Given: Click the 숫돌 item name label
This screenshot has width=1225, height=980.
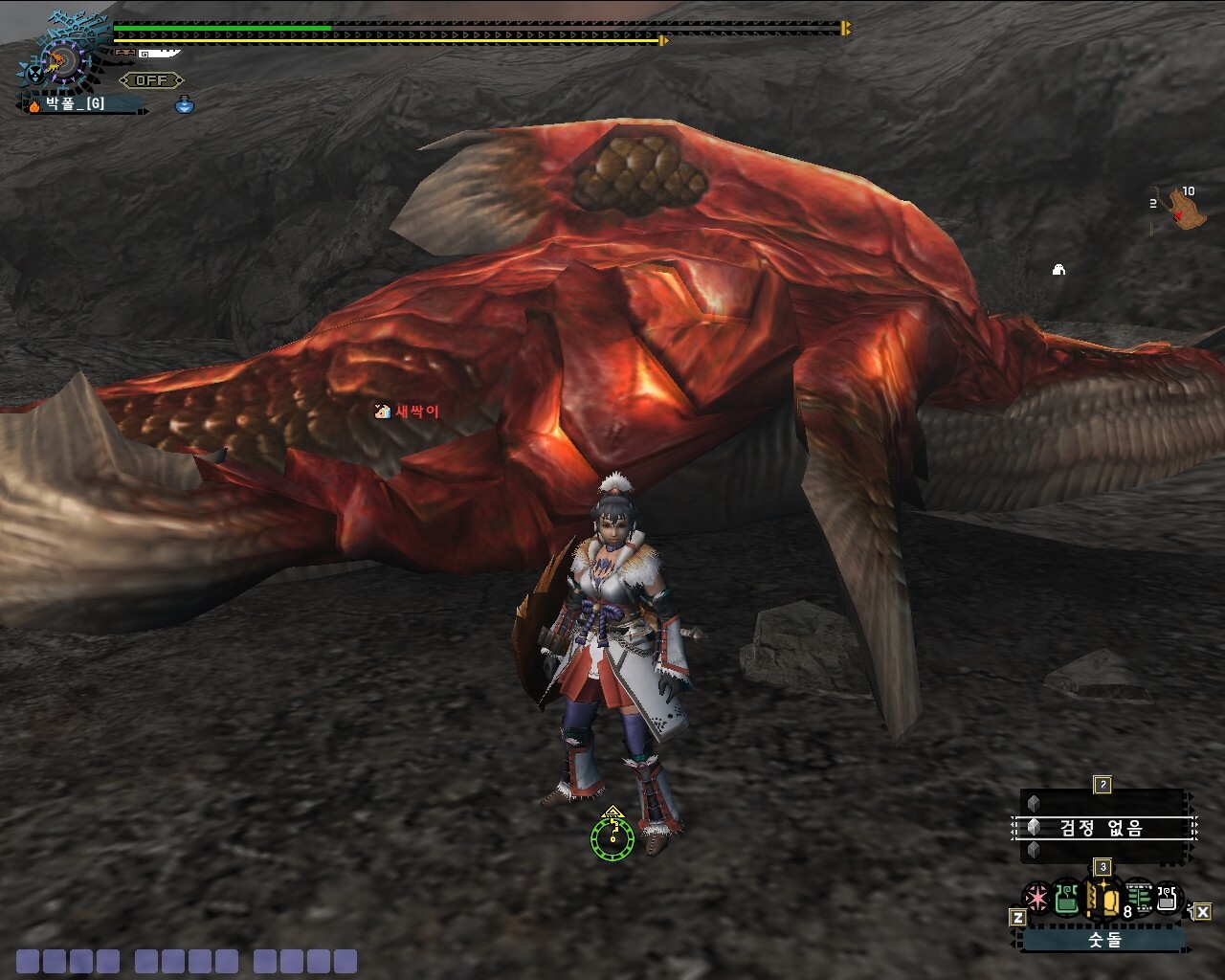Looking at the screenshot, I should point(1103,940).
